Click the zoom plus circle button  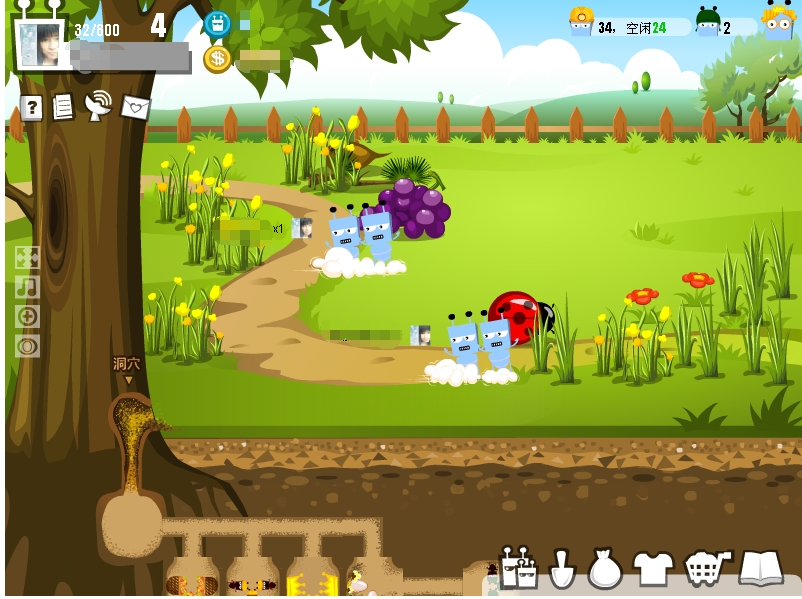tap(27, 317)
